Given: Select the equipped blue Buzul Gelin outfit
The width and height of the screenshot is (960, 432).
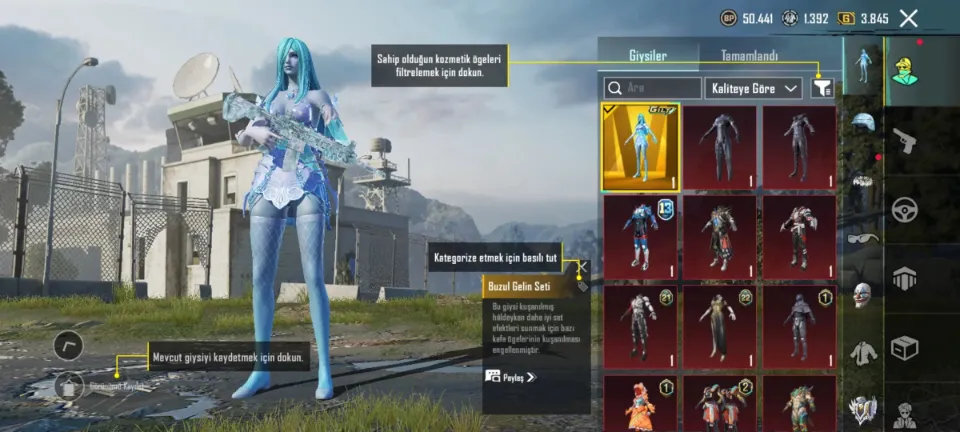Looking at the screenshot, I should tap(640, 146).
